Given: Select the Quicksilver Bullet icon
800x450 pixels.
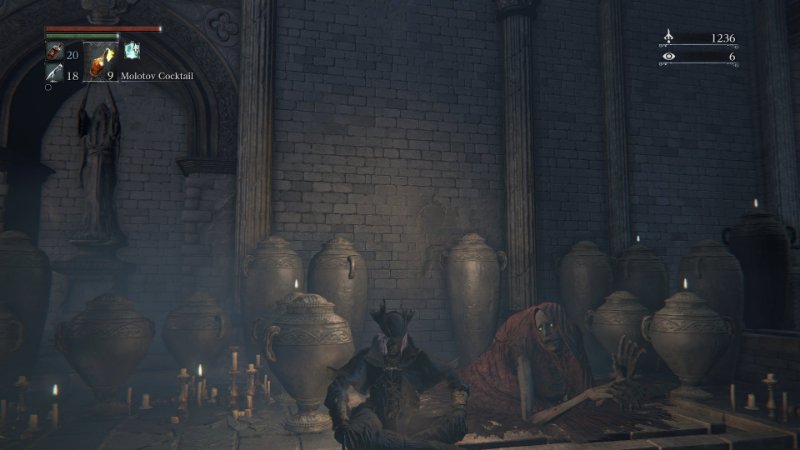Looking at the screenshot, I should pyautogui.click(x=53, y=73).
